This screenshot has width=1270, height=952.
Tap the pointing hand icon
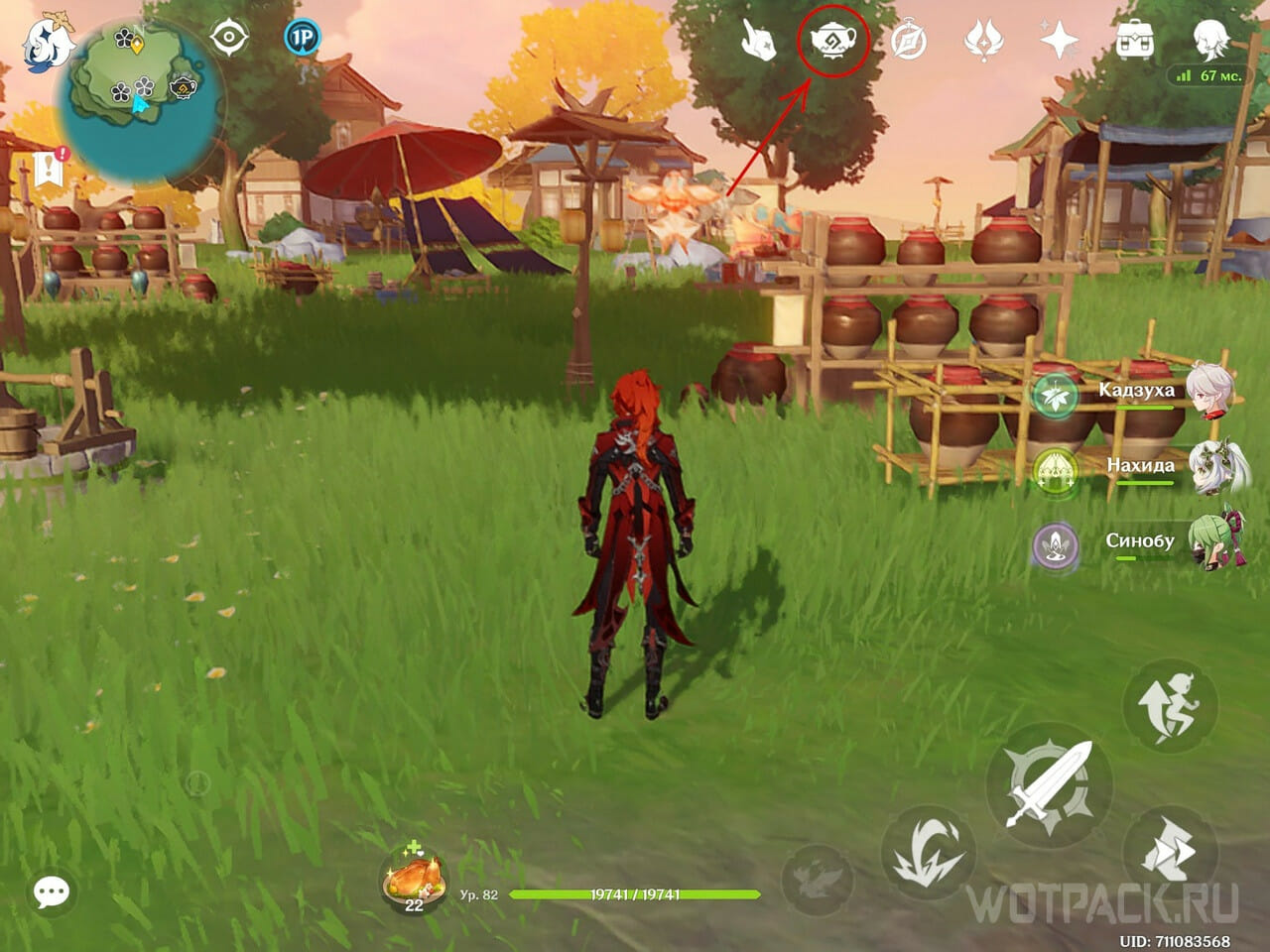[759, 42]
